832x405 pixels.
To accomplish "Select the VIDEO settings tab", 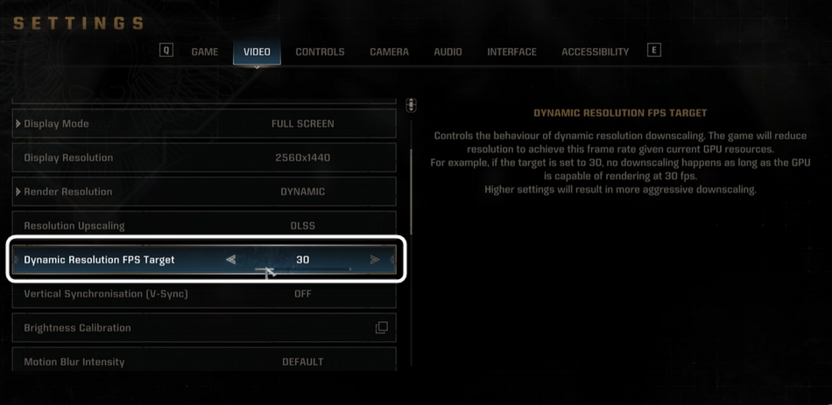I will coord(257,52).
